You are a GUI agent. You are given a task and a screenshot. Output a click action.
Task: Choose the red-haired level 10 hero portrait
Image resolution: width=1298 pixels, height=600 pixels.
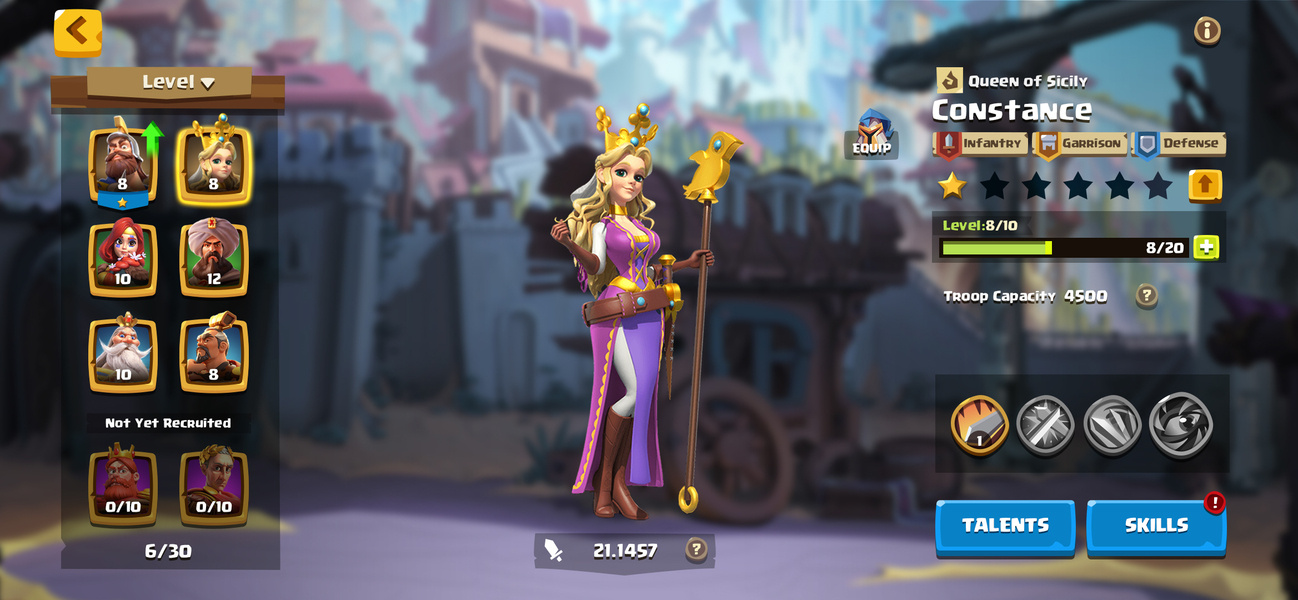coord(123,258)
